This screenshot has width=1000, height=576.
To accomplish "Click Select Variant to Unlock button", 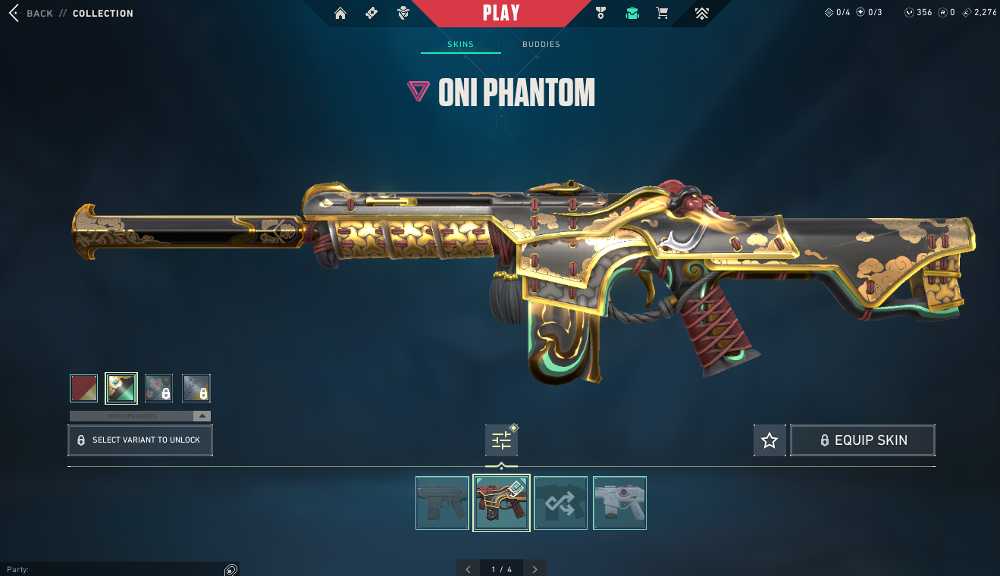I will pyautogui.click(x=140, y=440).
